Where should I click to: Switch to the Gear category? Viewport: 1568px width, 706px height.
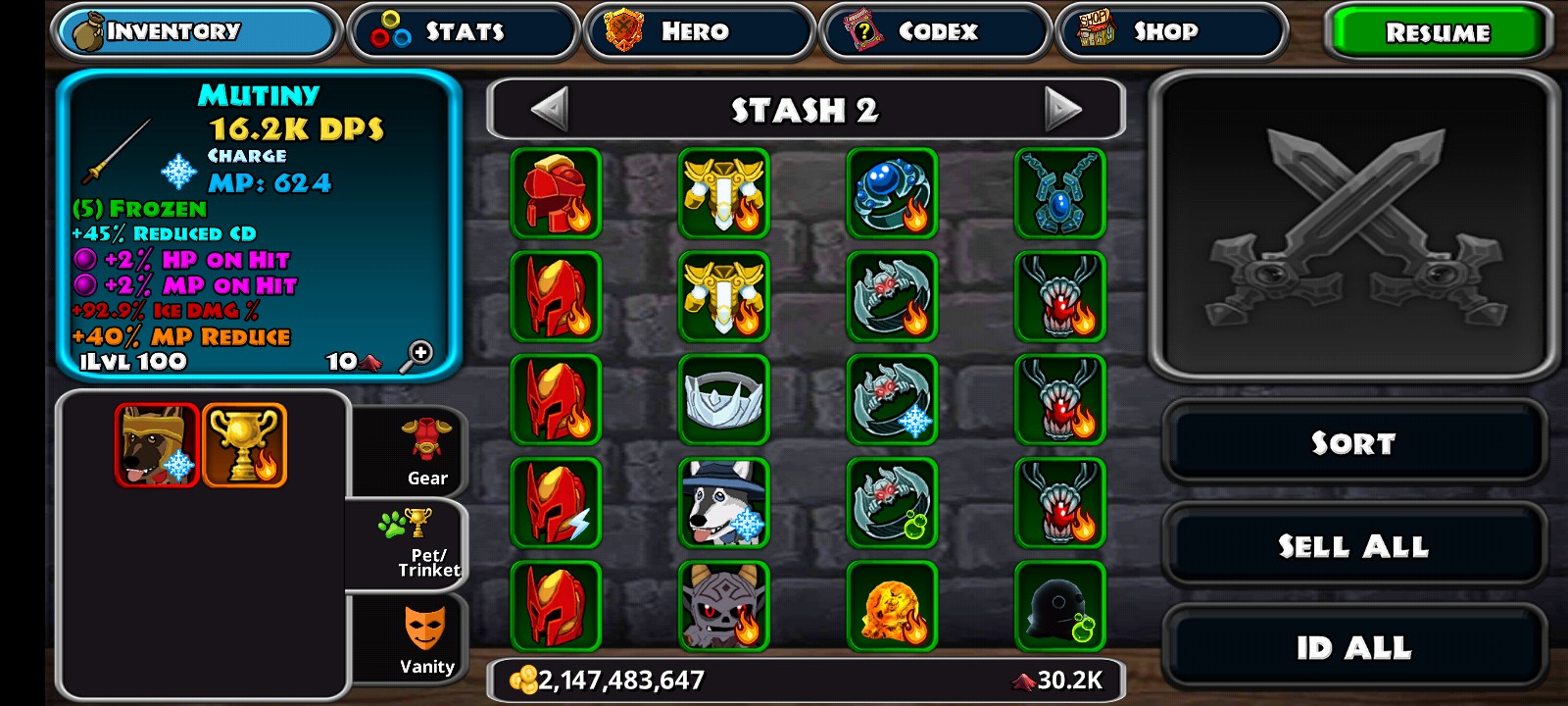[426, 451]
